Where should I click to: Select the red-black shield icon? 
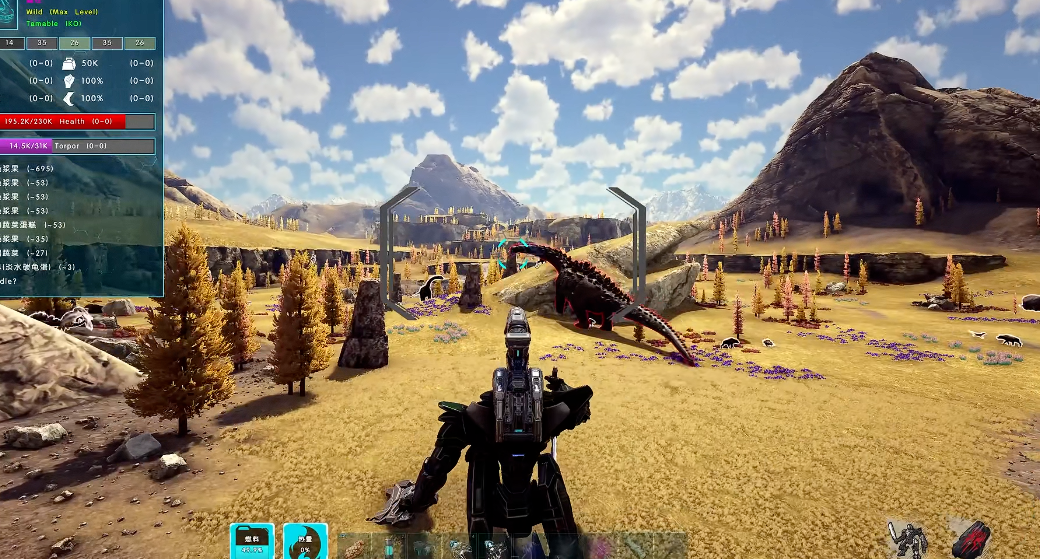(x=970, y=540)
